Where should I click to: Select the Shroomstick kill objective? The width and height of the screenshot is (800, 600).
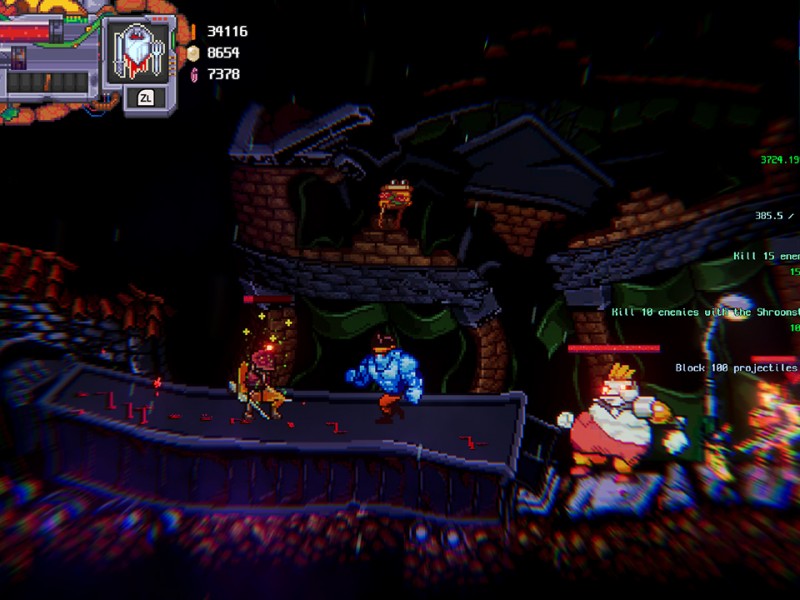(706, 312)
